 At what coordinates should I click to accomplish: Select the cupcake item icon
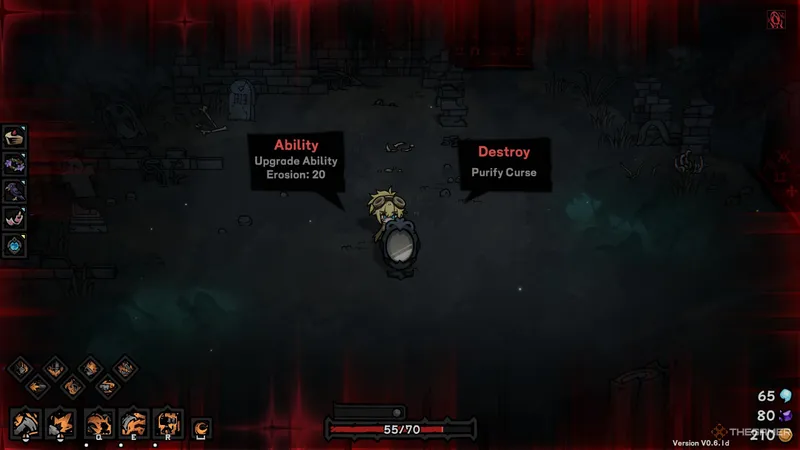click(x=15, y=137)
